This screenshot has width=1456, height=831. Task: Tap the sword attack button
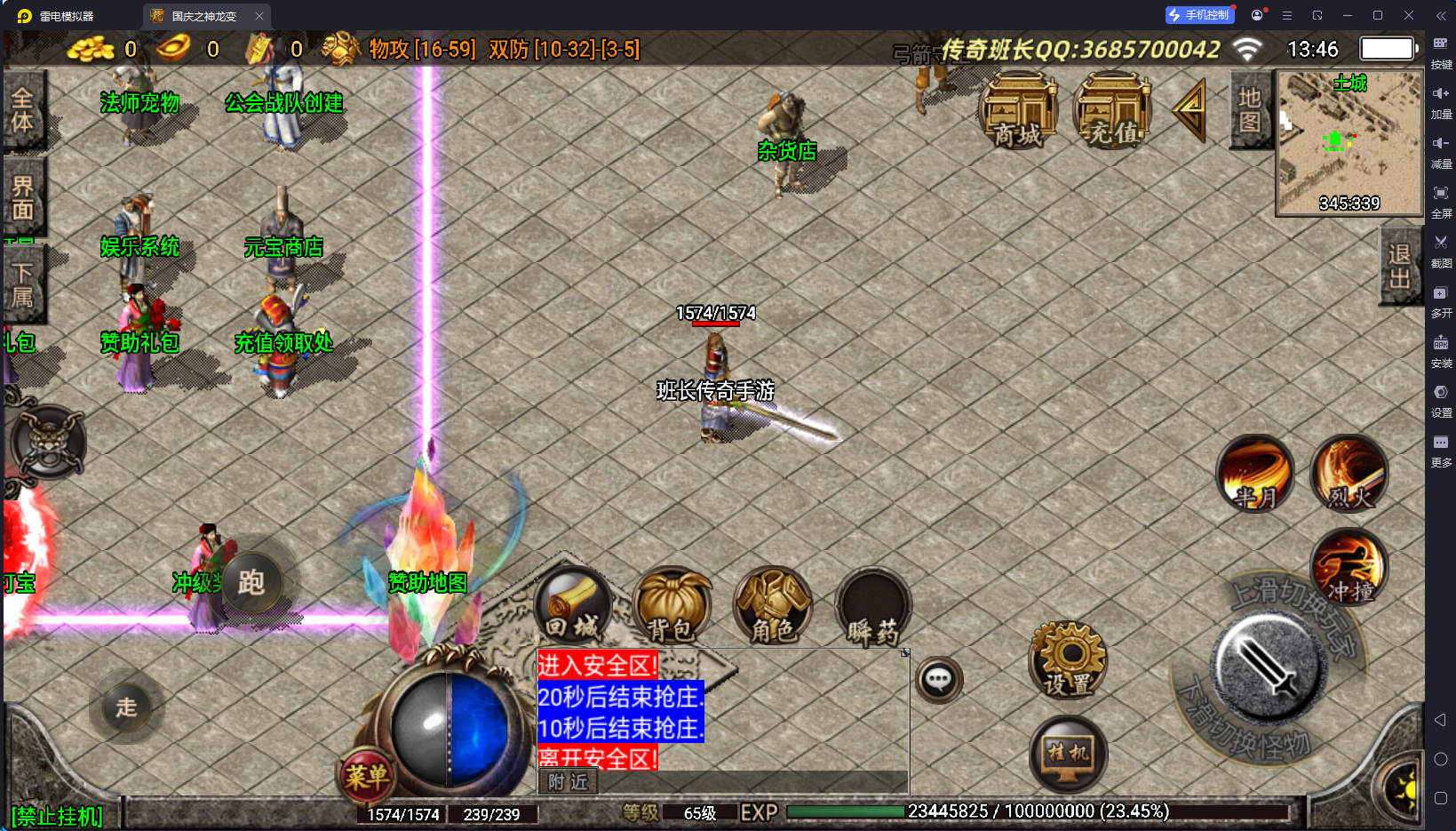[x=1268, y=668]
